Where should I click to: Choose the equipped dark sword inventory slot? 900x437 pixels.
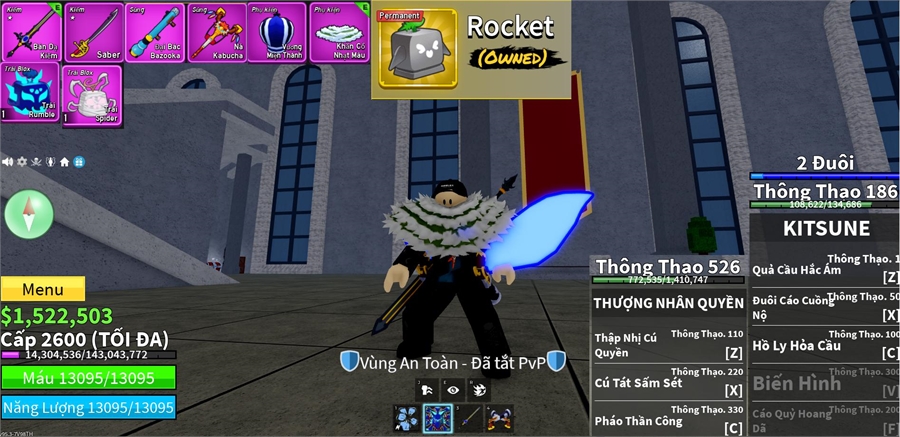[31, 31]
